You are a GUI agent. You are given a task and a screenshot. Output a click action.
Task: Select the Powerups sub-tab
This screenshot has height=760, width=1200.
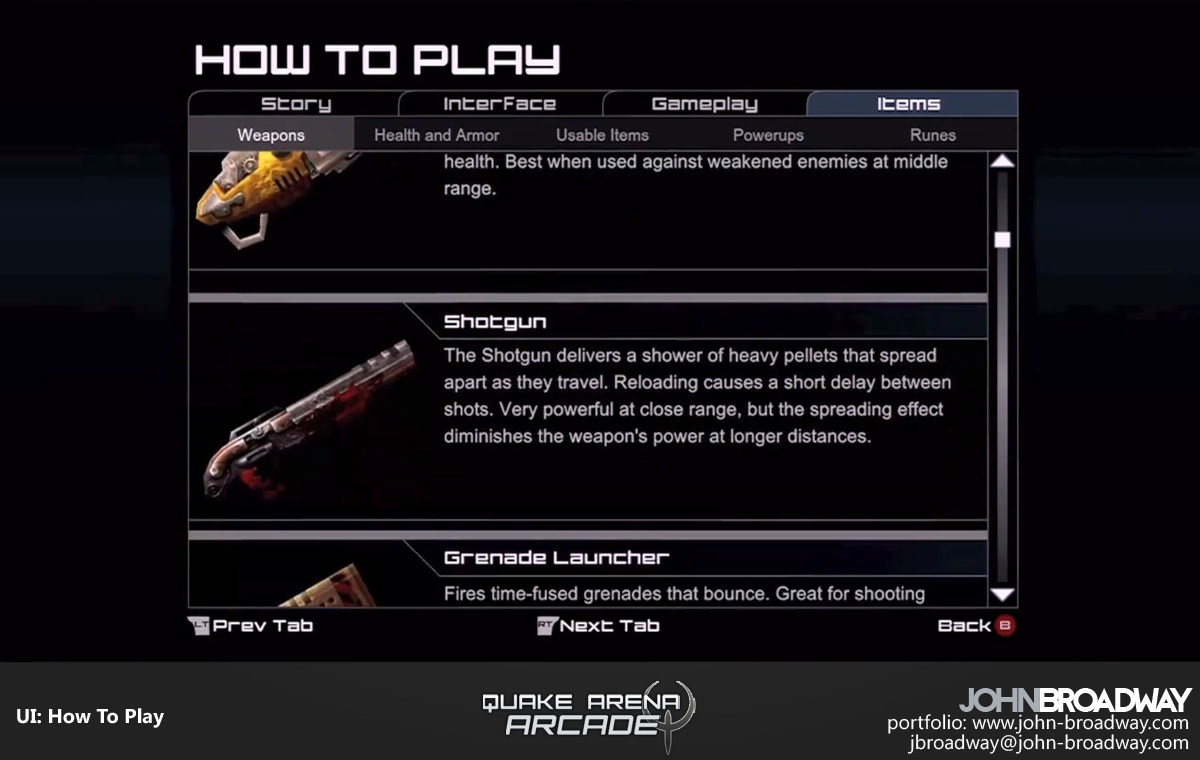click(x=768, y=135)
